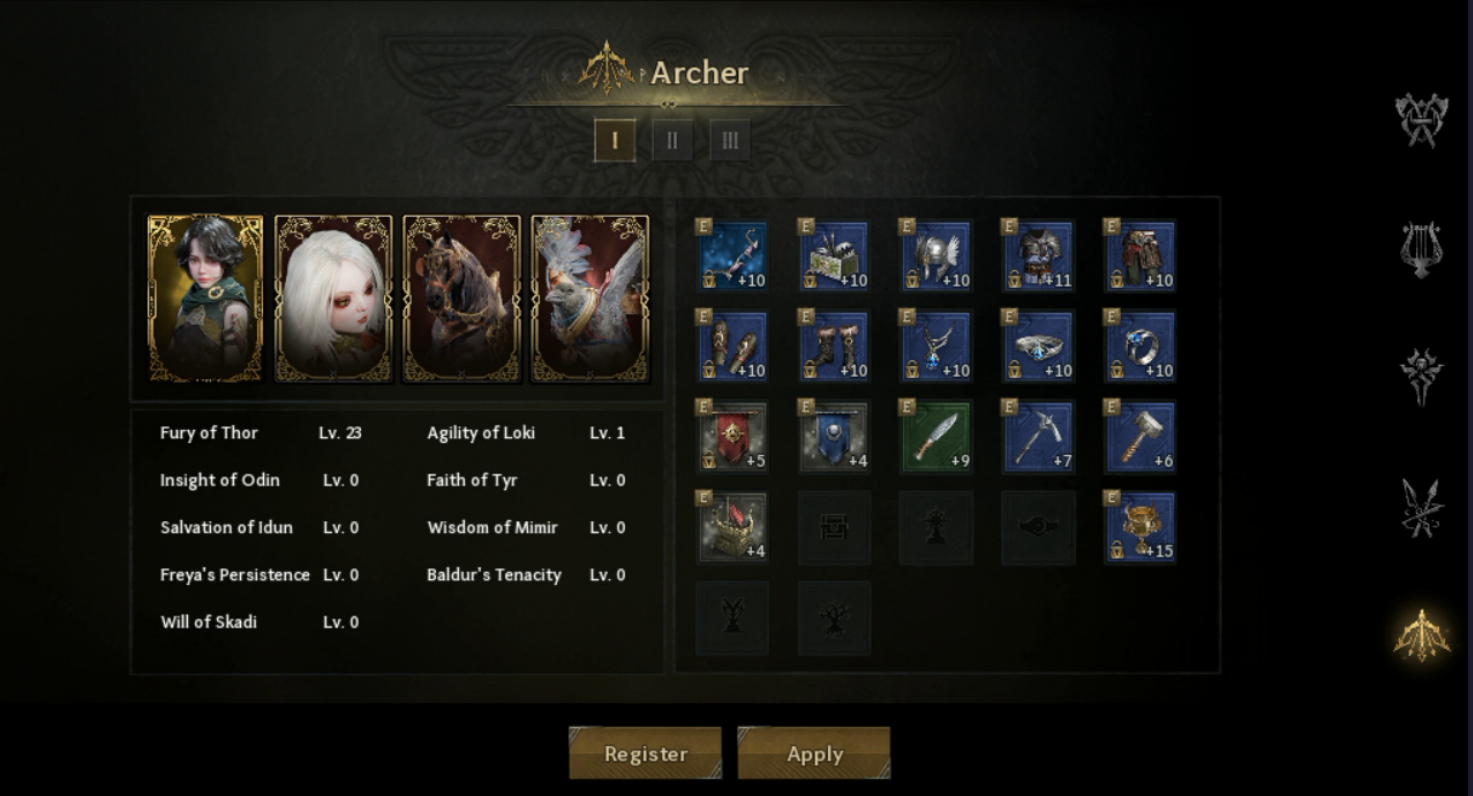Apply the Archer preset
1473x796 pixels.
(814, 753)
